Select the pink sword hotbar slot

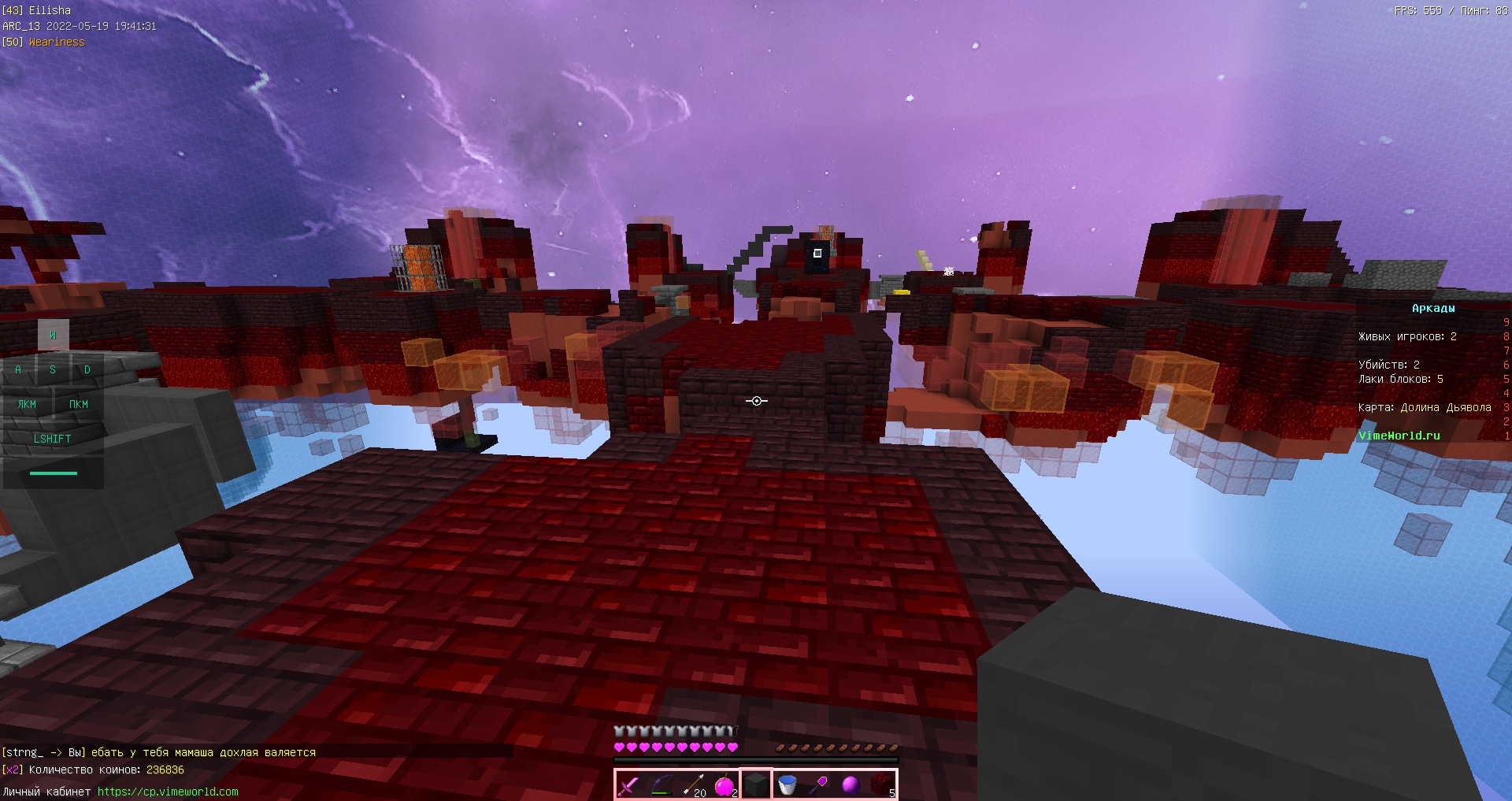point(629,784)
